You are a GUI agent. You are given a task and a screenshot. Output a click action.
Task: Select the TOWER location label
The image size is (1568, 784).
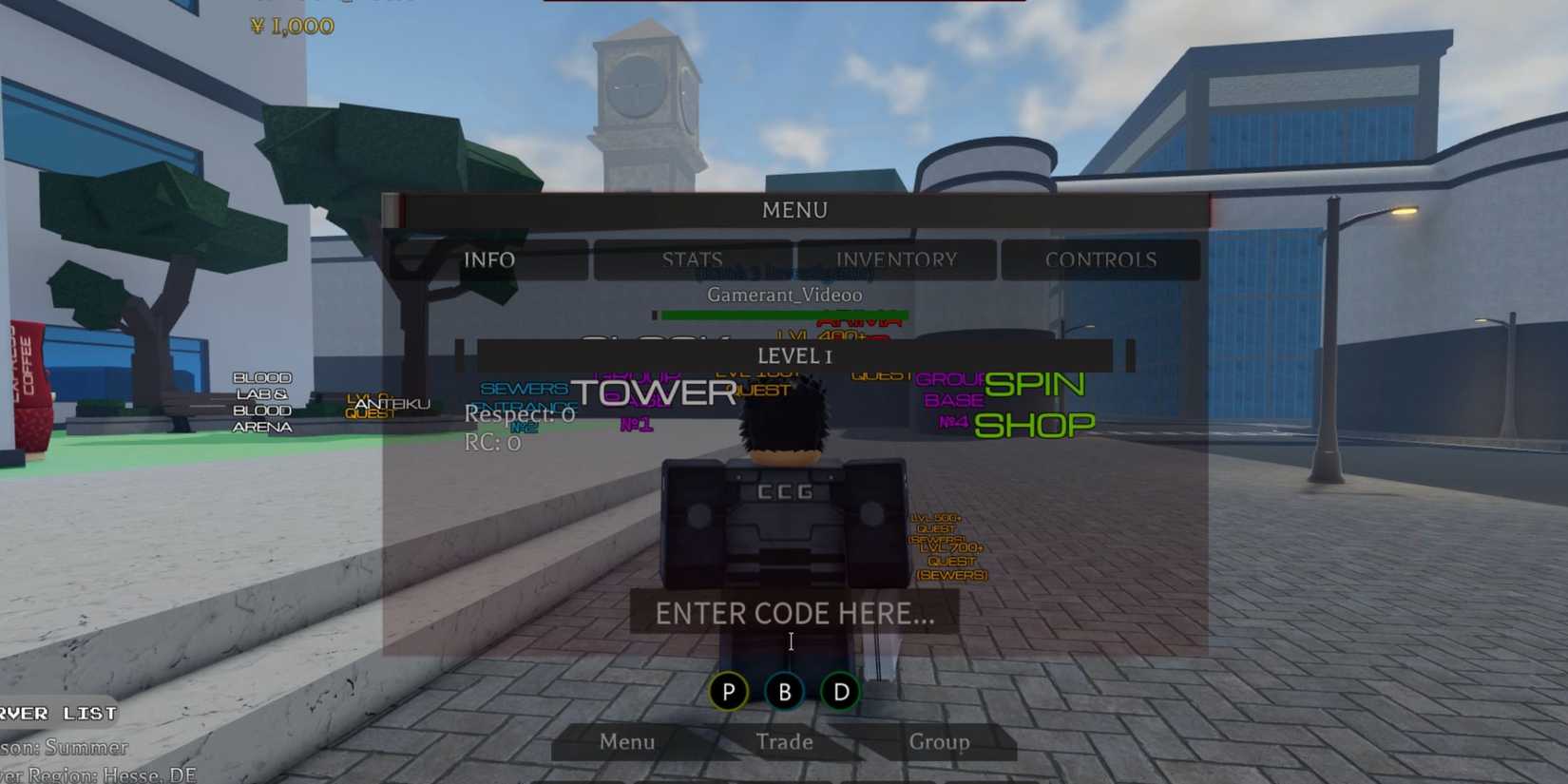[656, 392]
